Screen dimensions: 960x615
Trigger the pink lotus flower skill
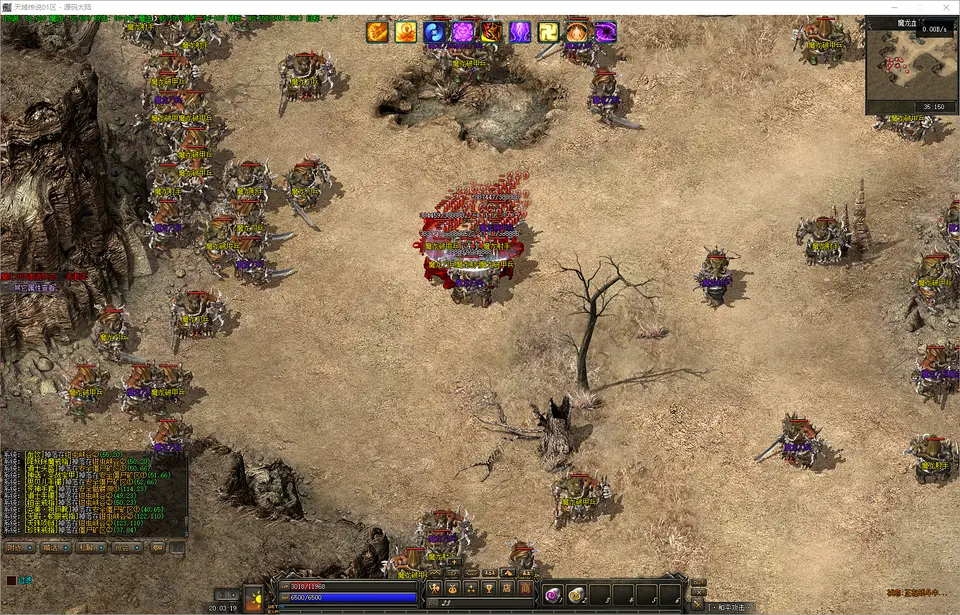tap(462, 32)
